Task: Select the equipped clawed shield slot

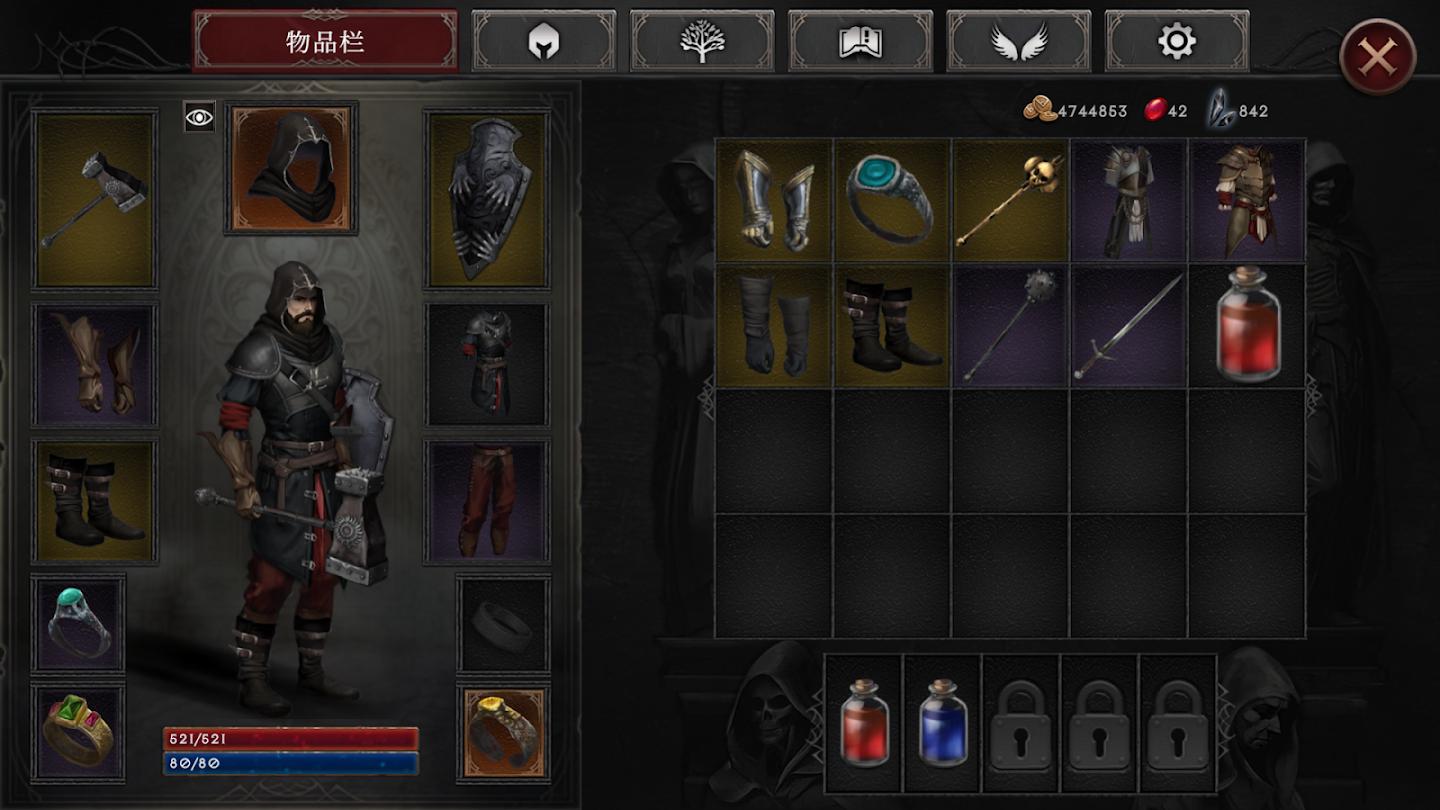Action: tap(487, 199)
